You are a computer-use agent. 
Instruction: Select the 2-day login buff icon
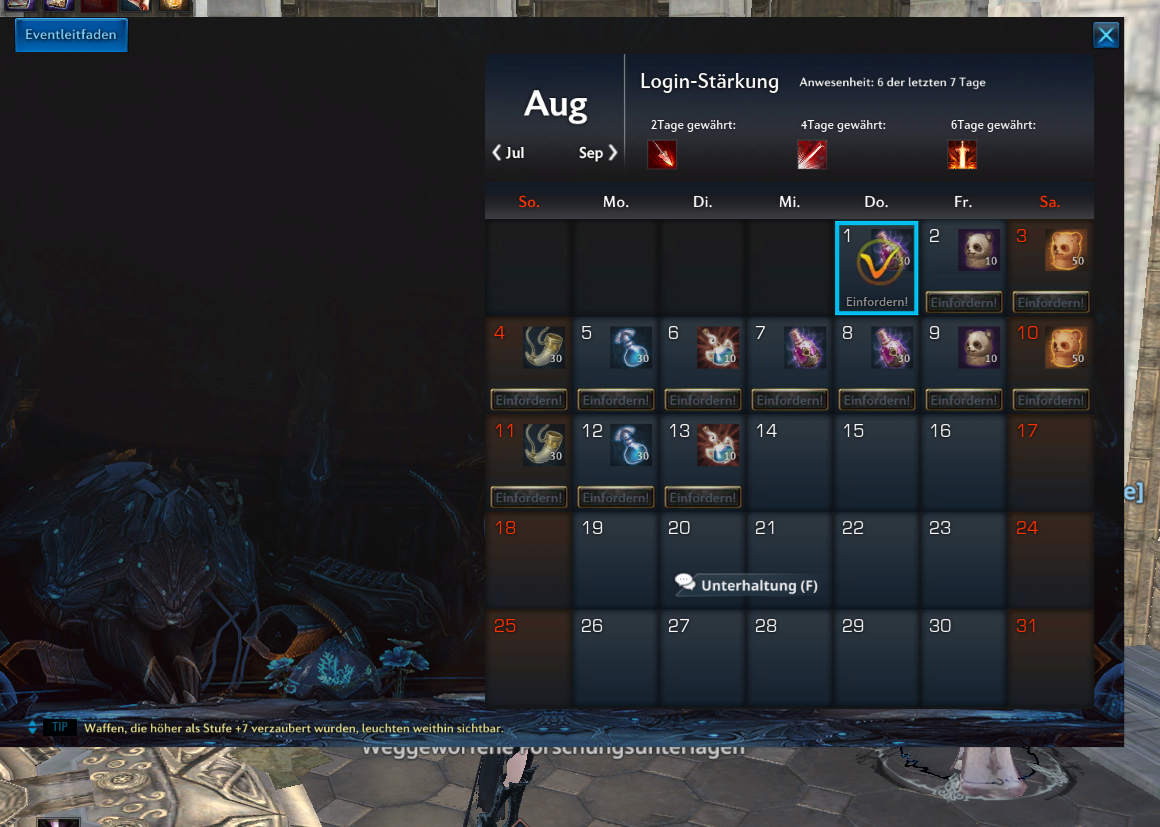662,155
